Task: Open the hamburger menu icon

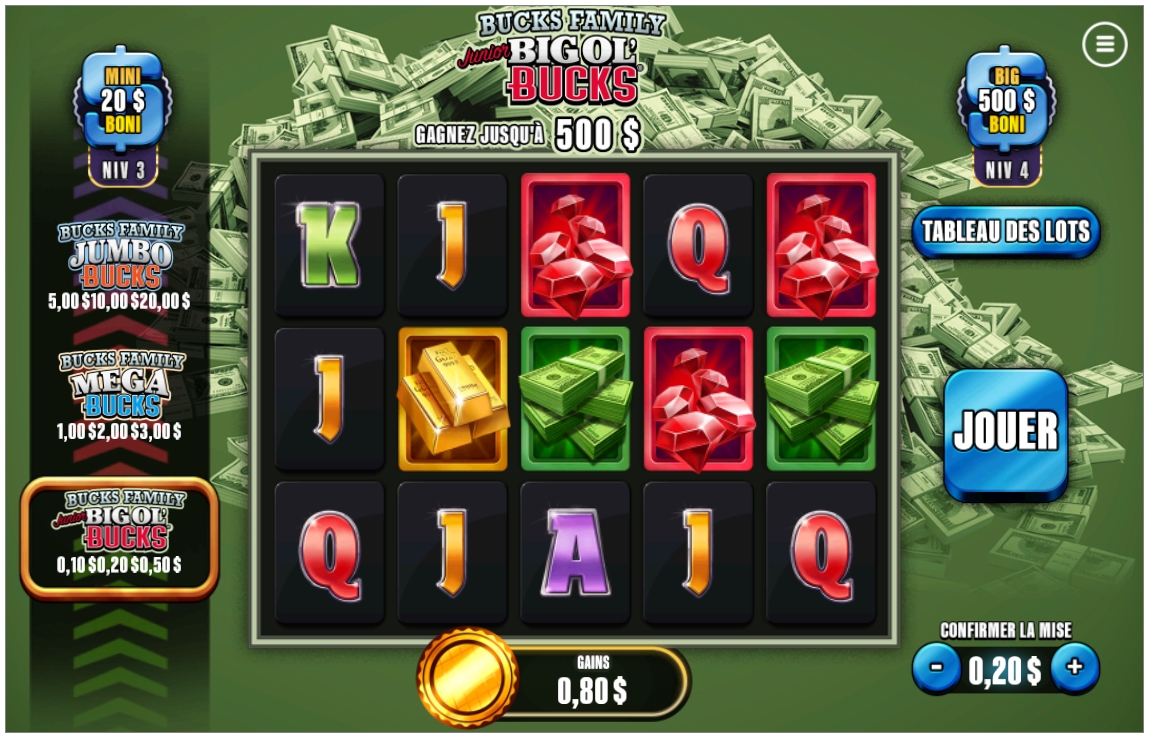Action: click(1104, 44)
